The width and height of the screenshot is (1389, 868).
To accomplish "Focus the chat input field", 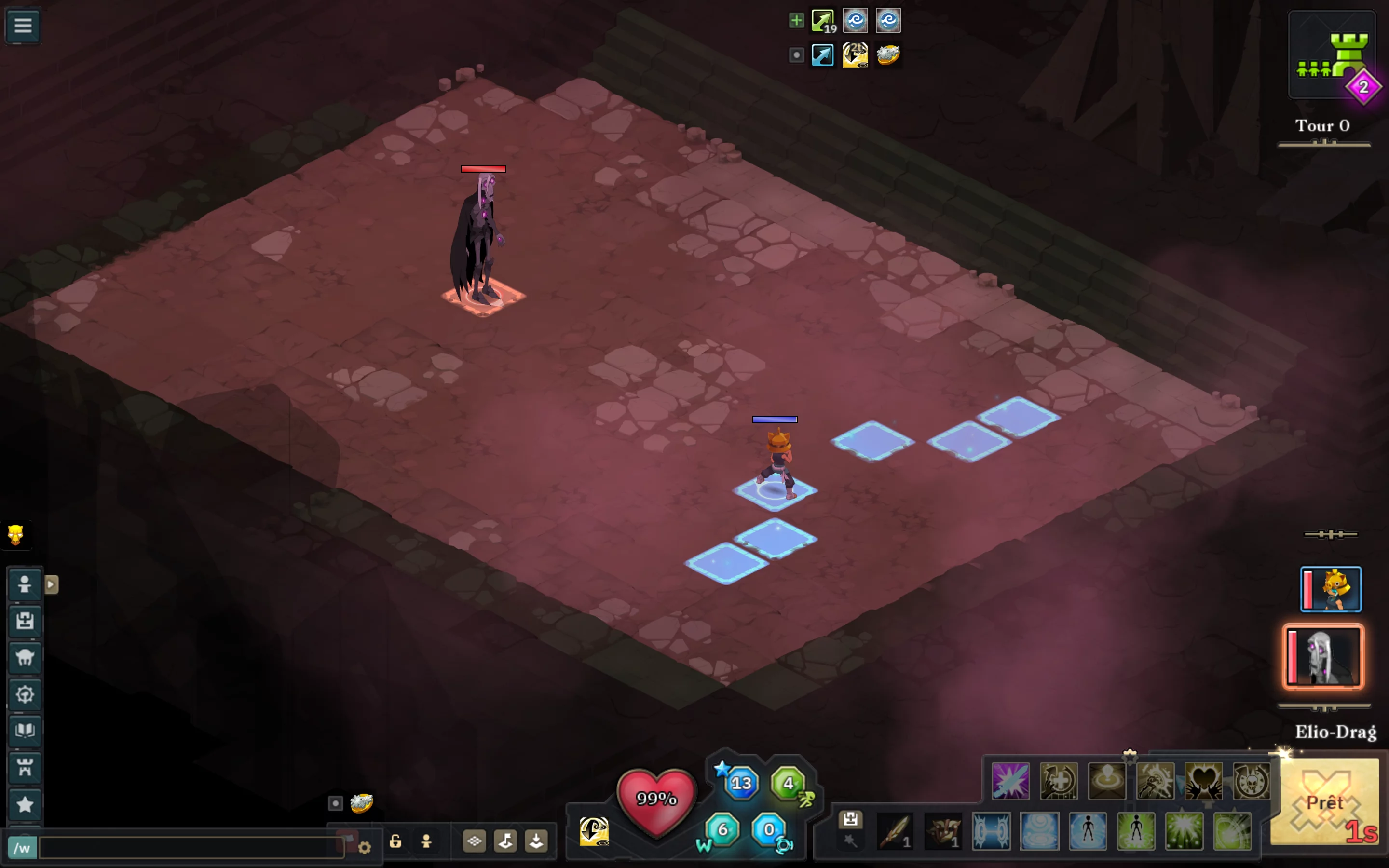I will pyautogui.click(x=191, y=847).
